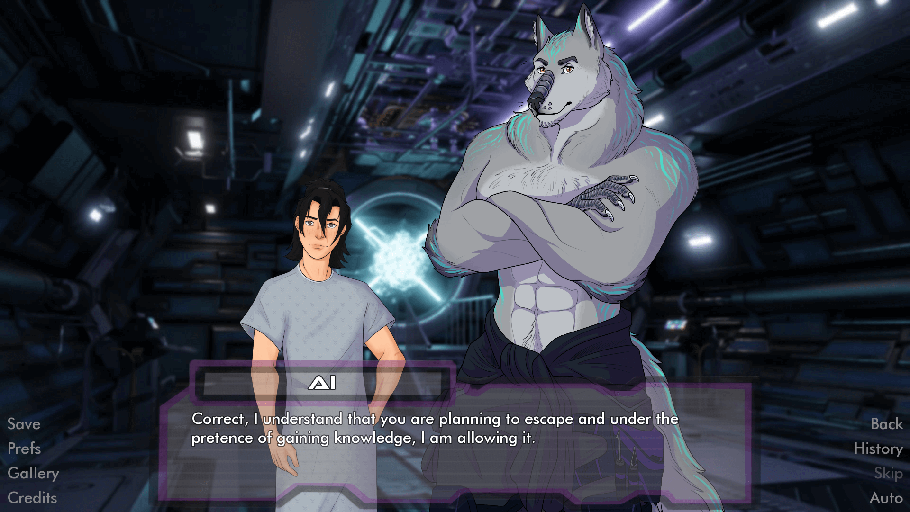View the Gallery
The width and height of the screenshot is (910, 512).
coord(33,473)
